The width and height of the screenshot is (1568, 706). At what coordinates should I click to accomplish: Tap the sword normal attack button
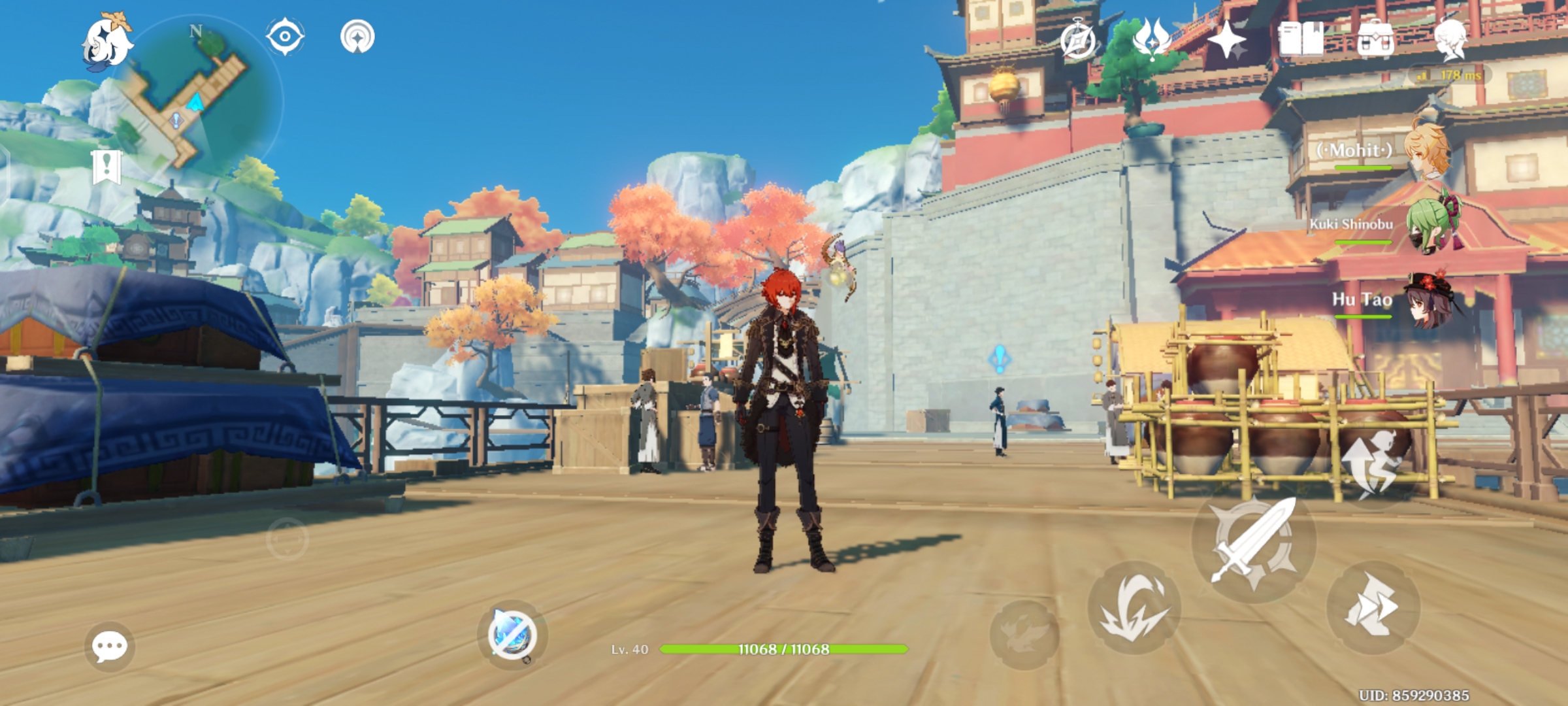pyautogui.click(x=1253, y=541)
